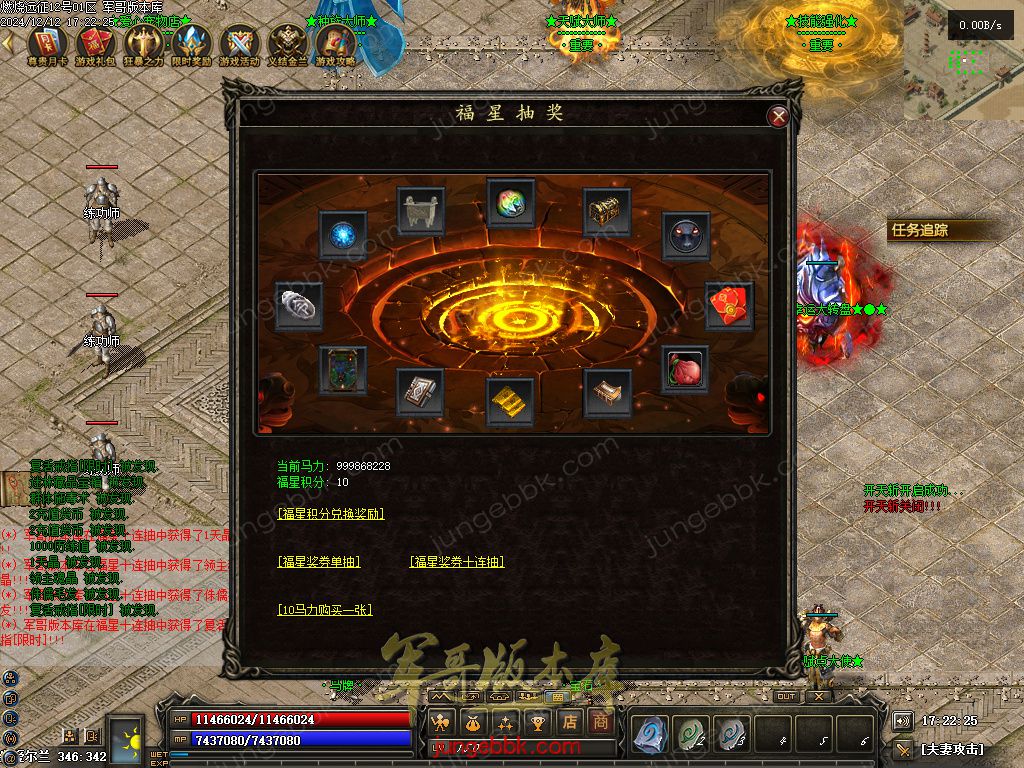Open the 限时奖励 timed reward icon
The image size is (1024, 768).
pyautogui.click(x=192, y=43)
